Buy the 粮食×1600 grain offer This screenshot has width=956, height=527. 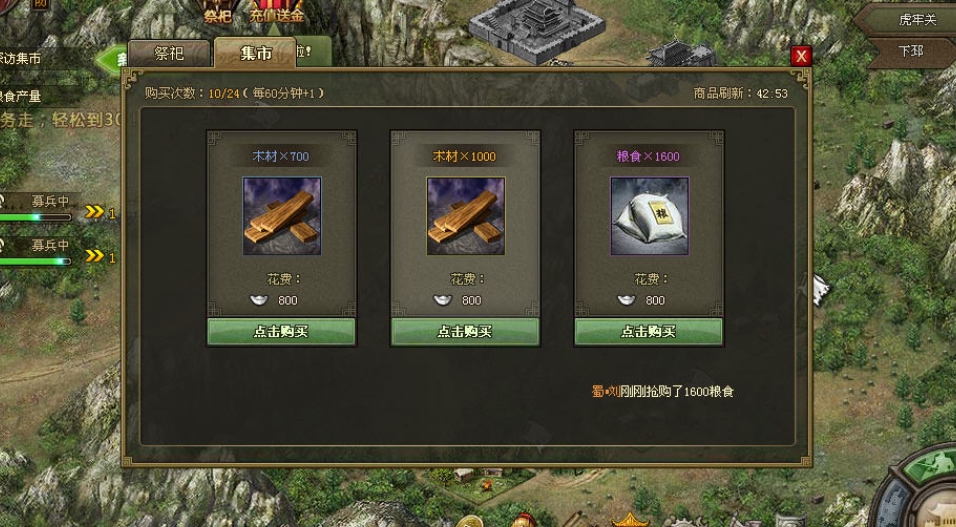[x=648, y=332]
